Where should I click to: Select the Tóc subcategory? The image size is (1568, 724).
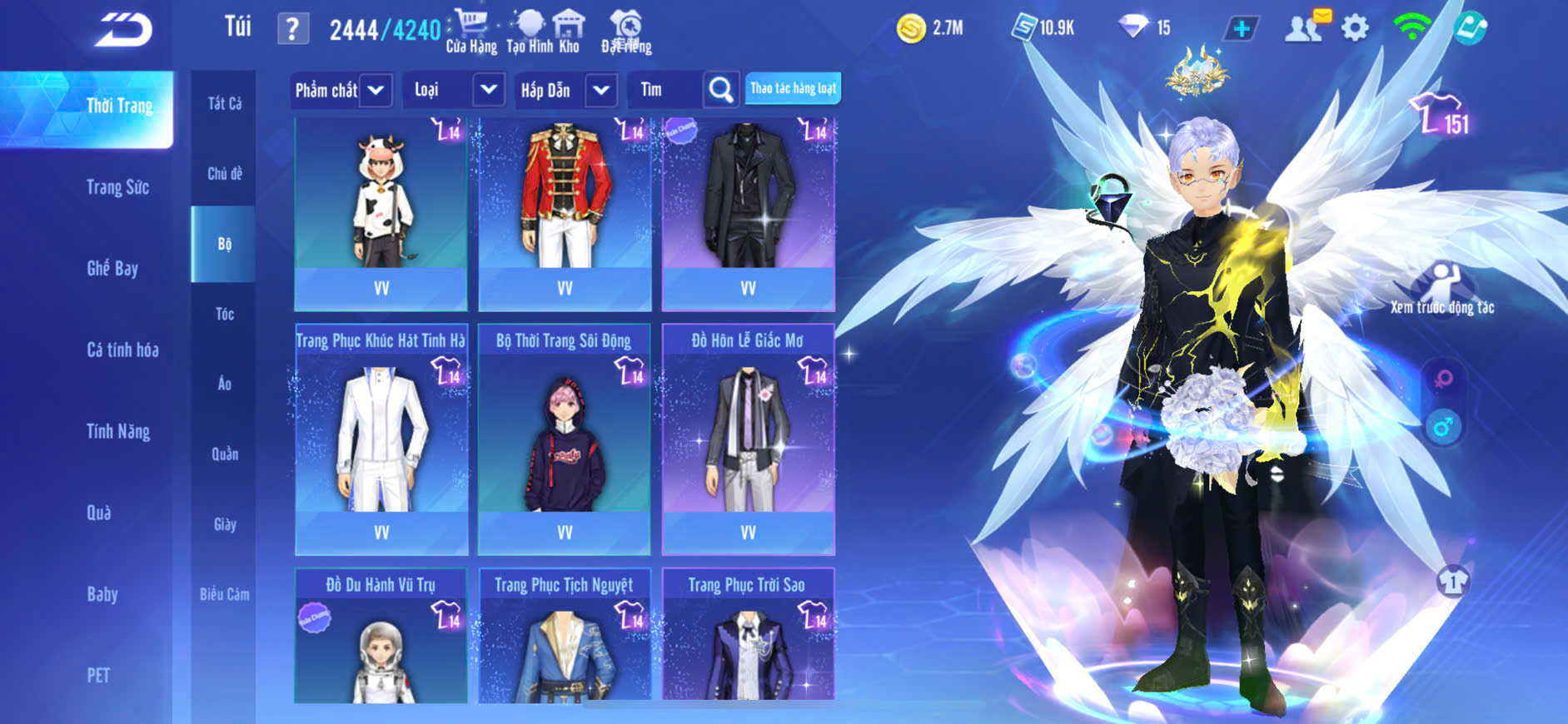tap(224, 314)
